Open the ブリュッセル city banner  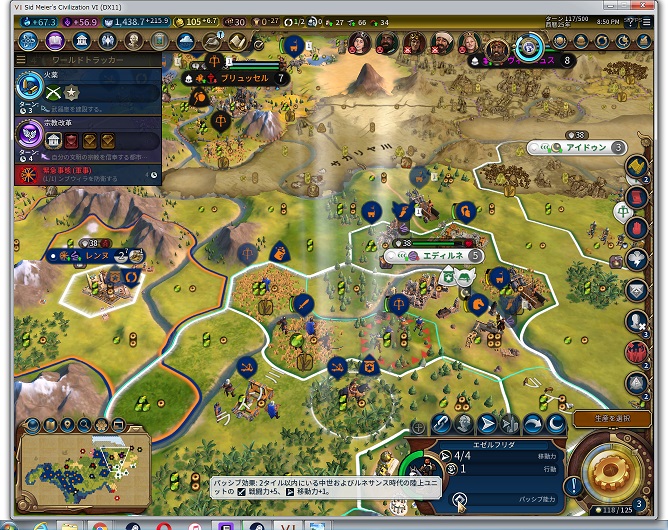click(x=240, y=77)
